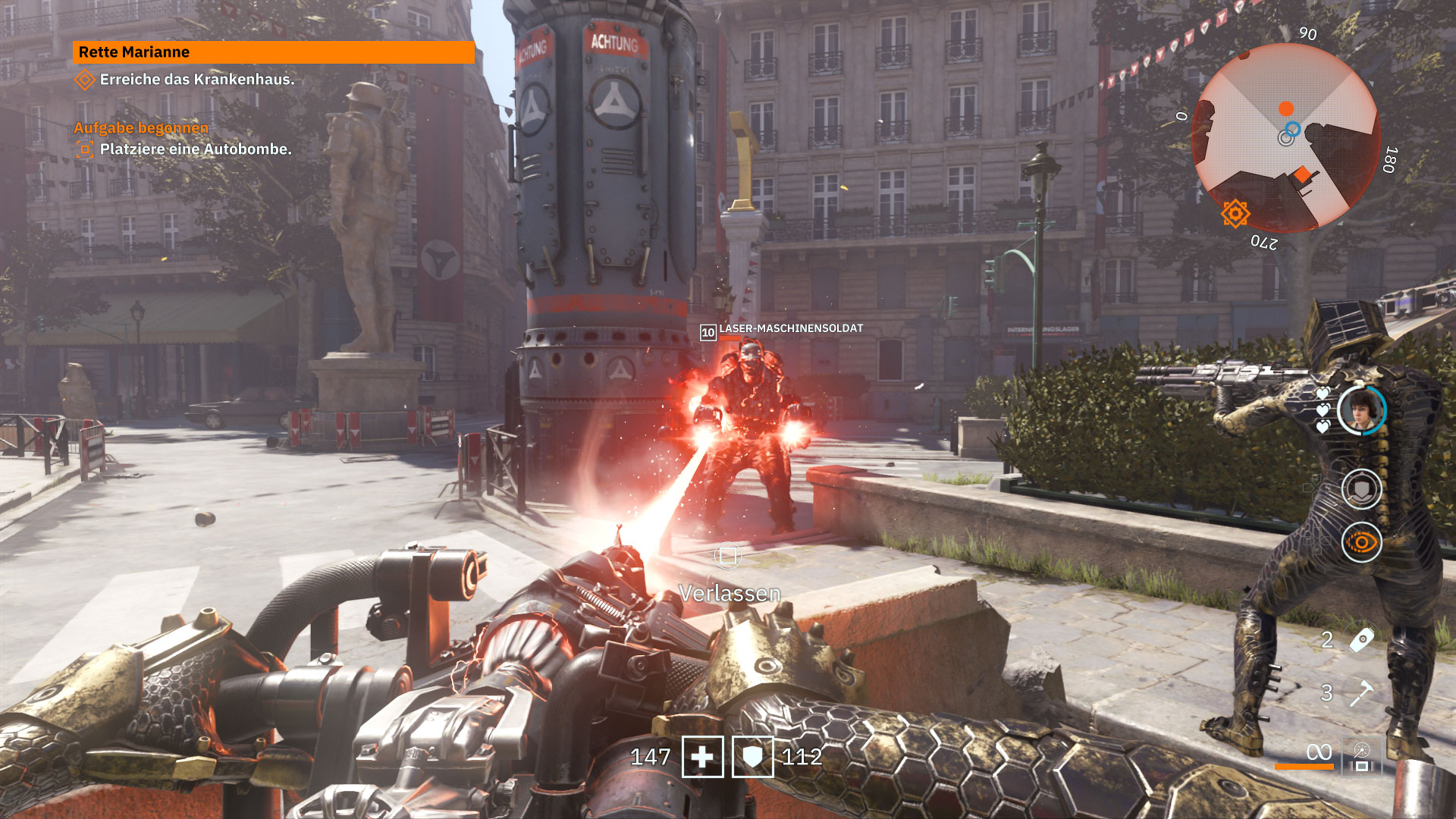This screenshot has width=1456, height=819.
Task: Click the "Erreiche das Krankenhaus" objective
Action: point(196,80)
